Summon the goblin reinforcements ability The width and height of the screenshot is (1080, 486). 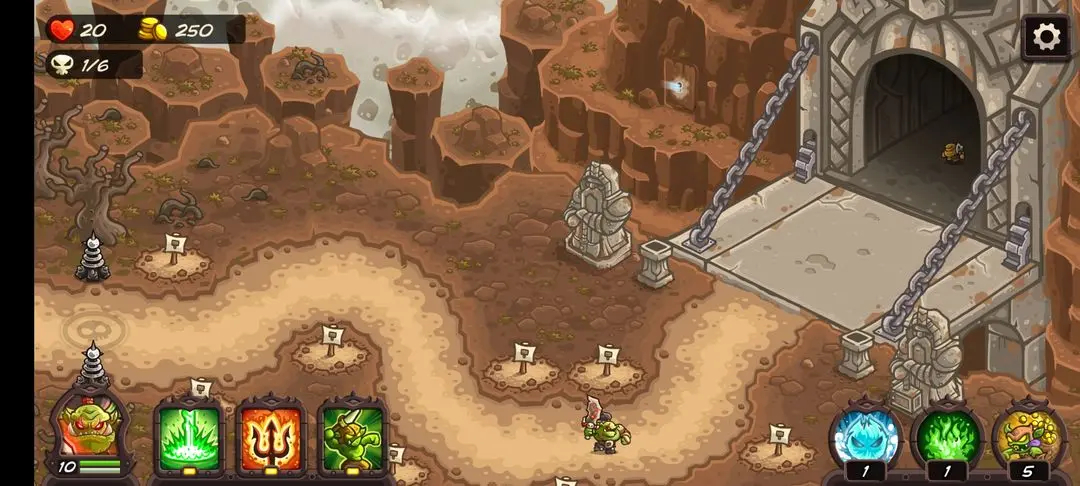click(352, 437)
